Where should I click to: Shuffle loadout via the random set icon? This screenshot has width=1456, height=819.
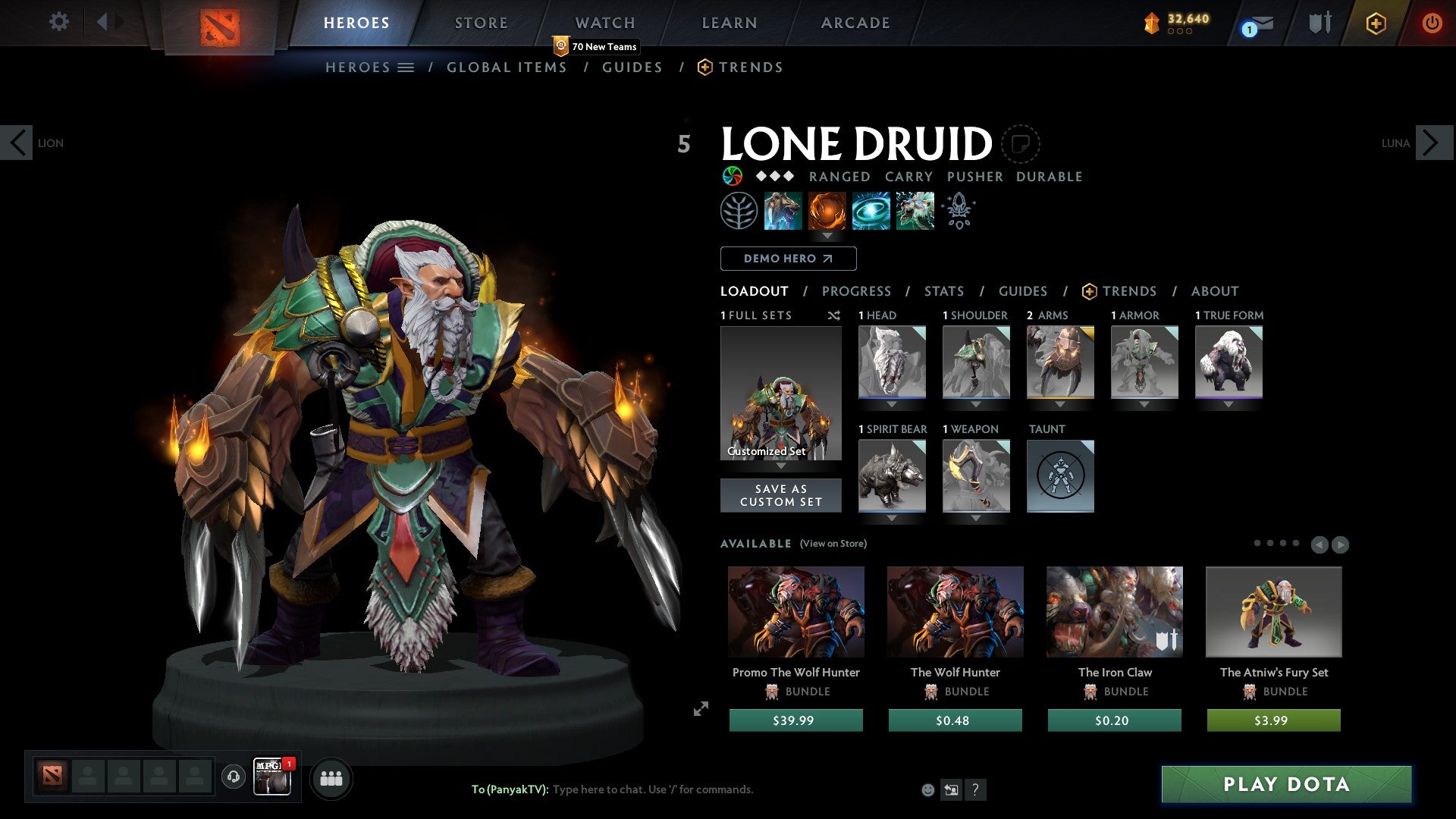pos(834,315)
